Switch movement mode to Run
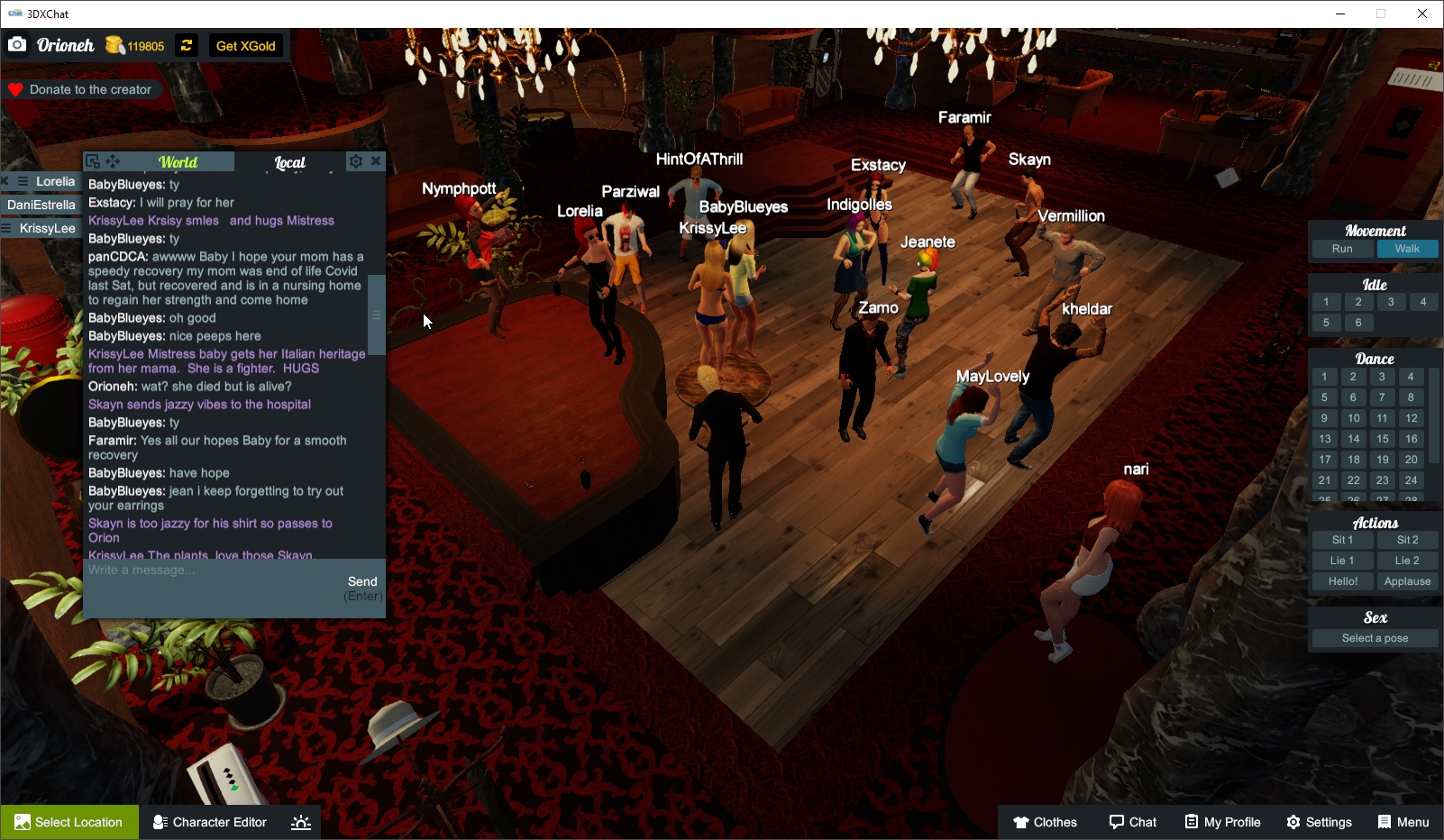This screenshot has width=1444, height=840. (1341, 248)
